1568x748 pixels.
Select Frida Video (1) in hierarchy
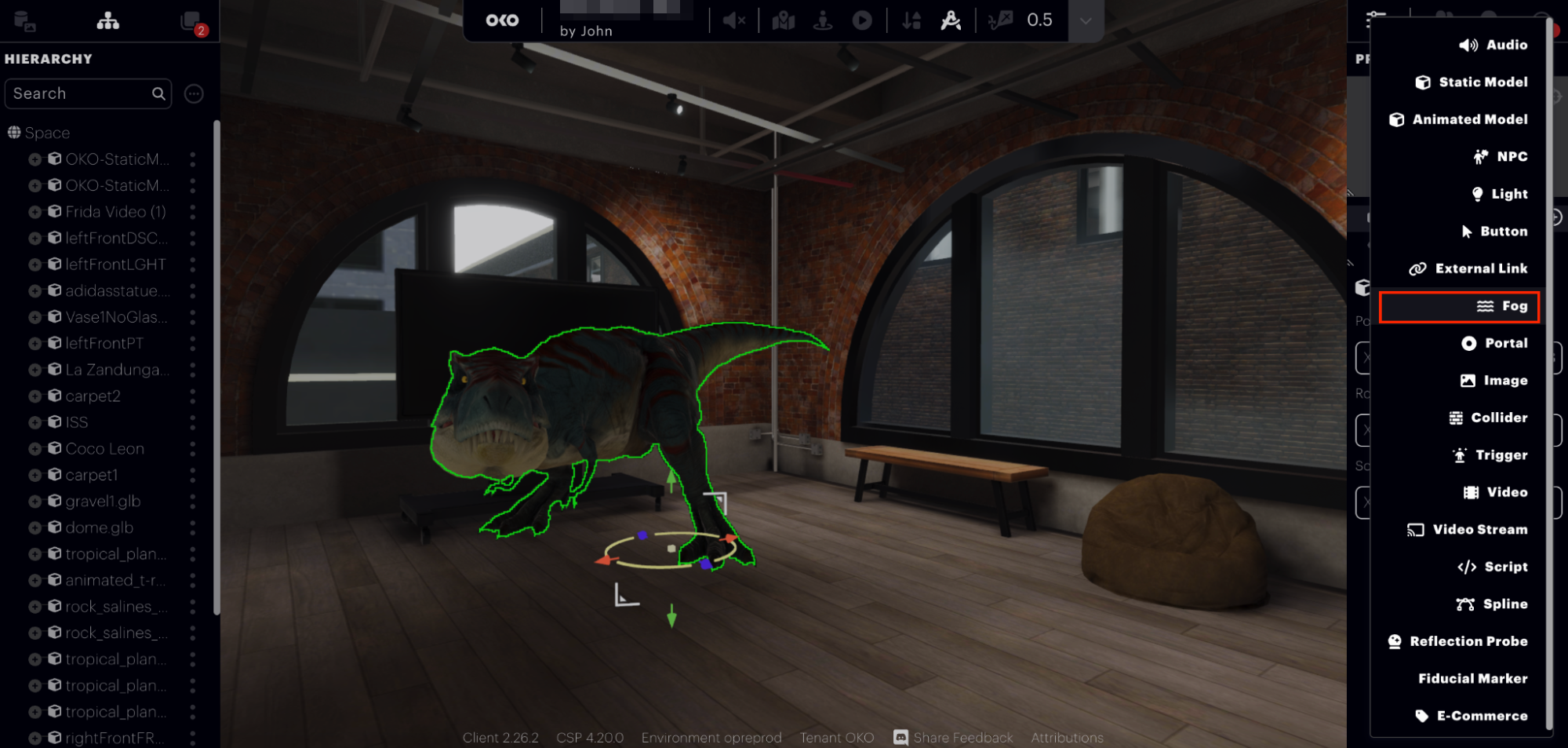tap(115, 212)
